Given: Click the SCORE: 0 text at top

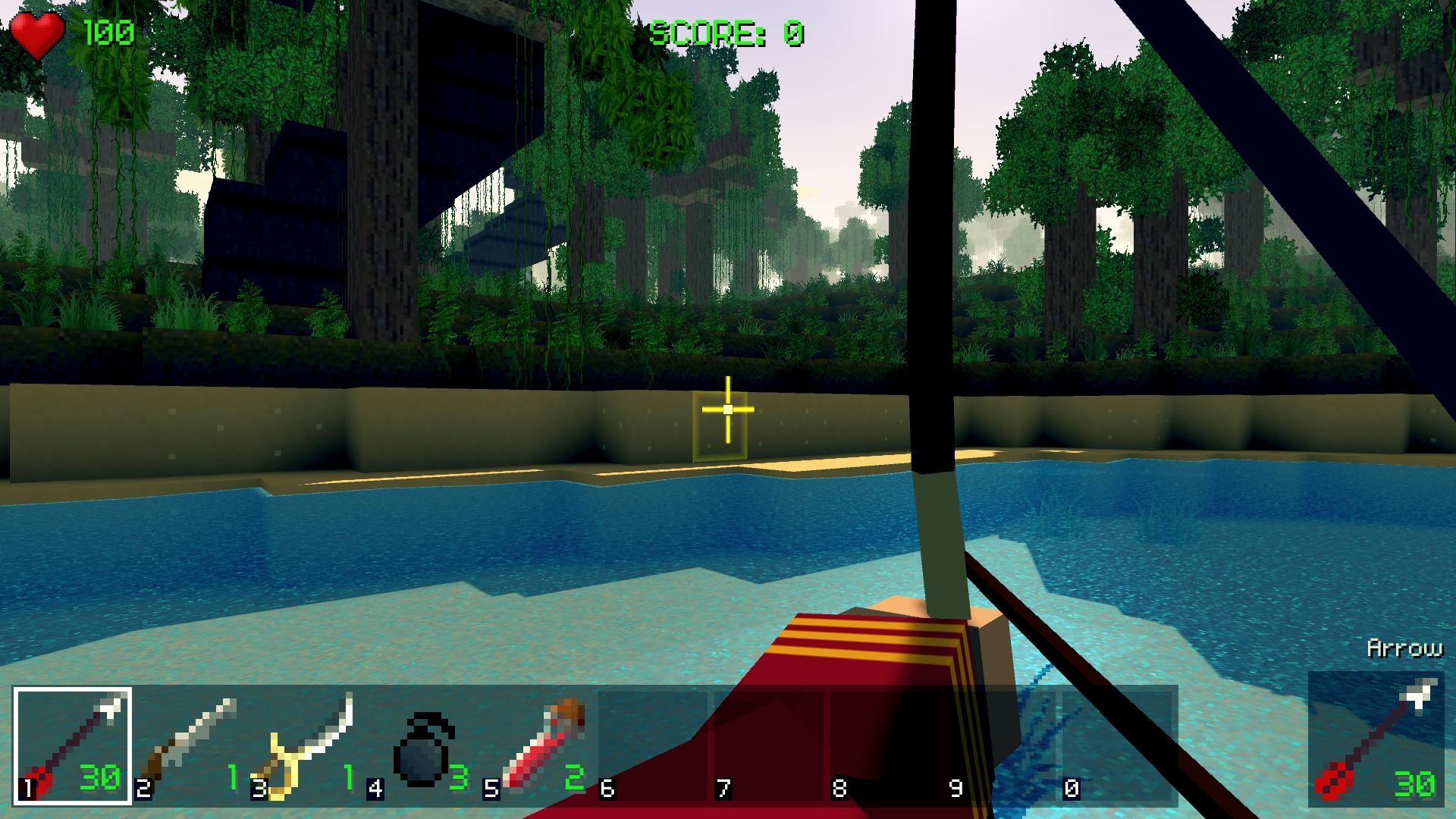Looking at the screenshot, I should pyautogui.click(x=728, y=30).
